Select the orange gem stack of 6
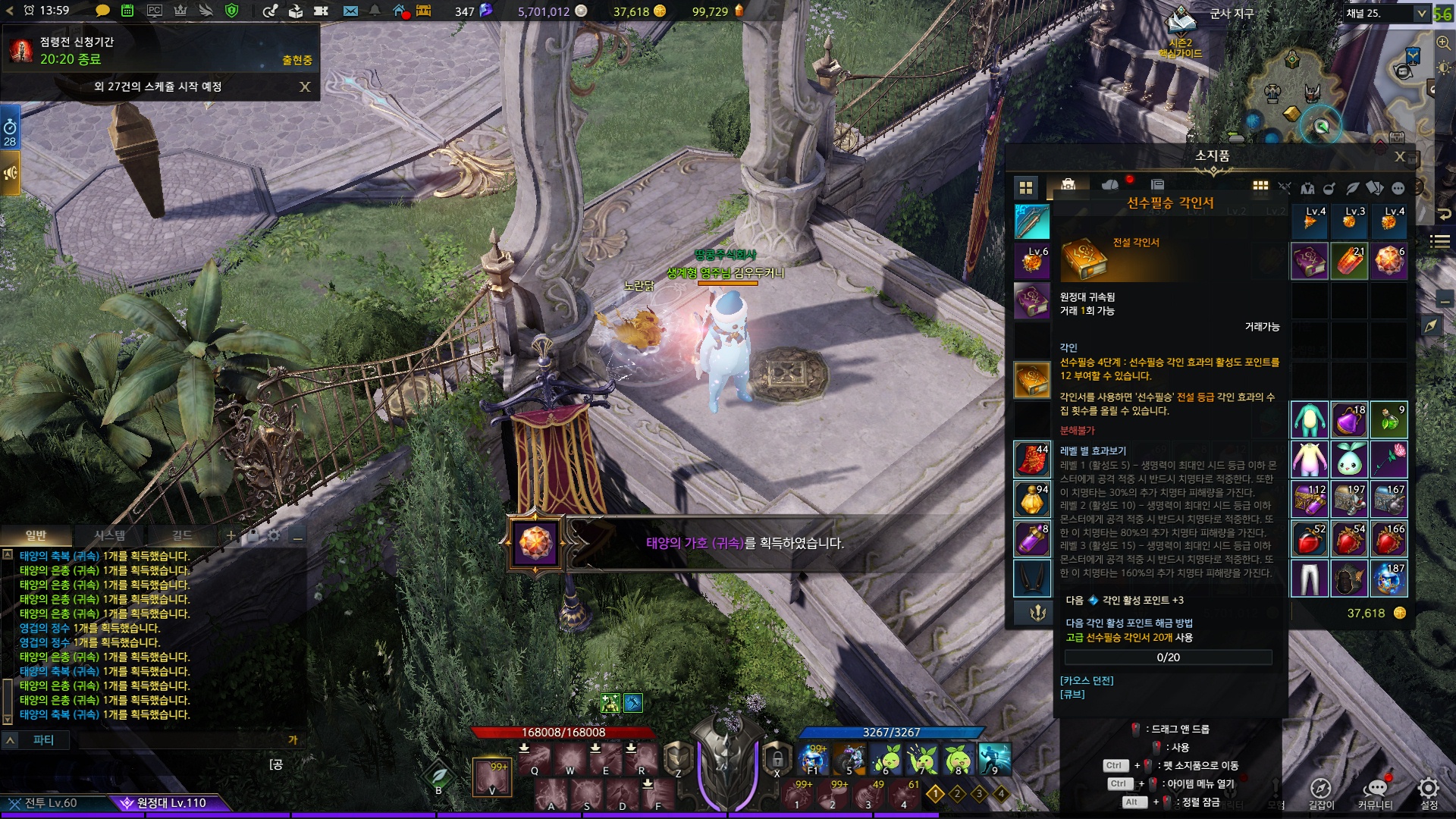 click(x=1389, y=262)
